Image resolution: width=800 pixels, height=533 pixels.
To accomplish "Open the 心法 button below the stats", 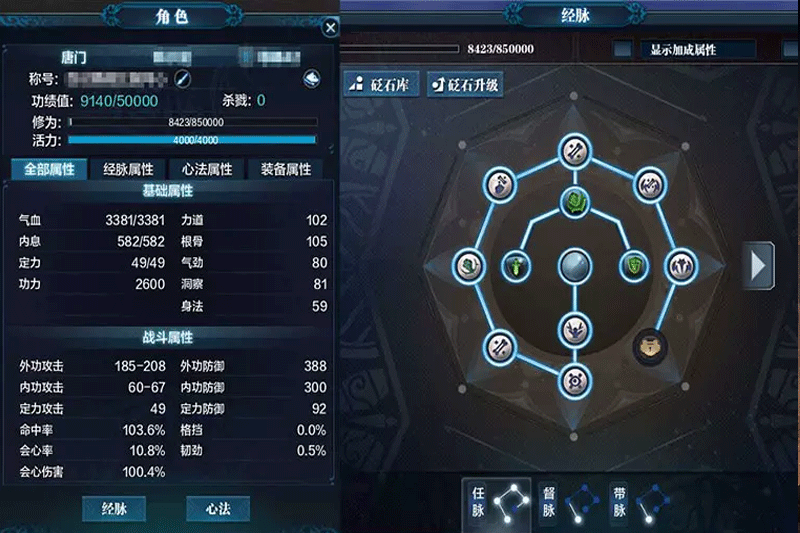I will coord(218,508).
